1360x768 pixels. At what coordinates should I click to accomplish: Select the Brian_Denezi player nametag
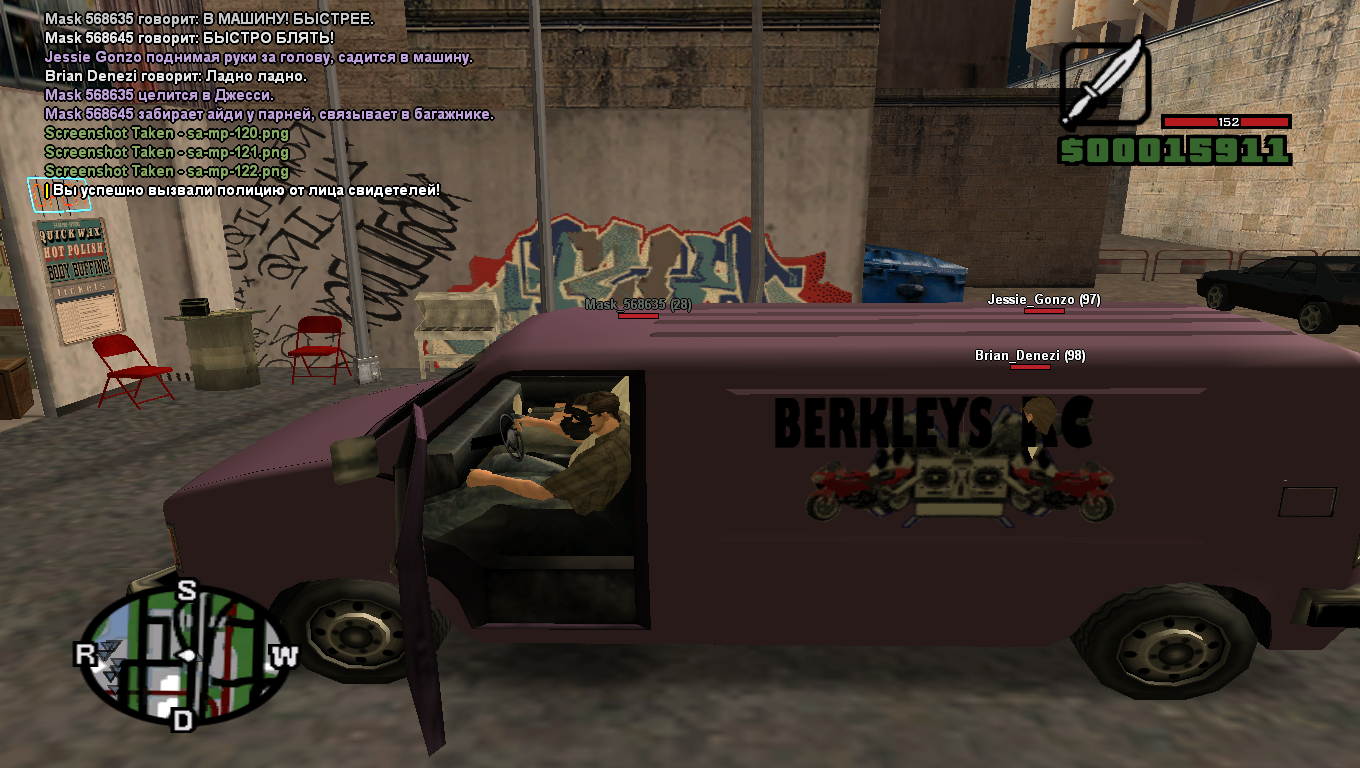point(1030,355)
